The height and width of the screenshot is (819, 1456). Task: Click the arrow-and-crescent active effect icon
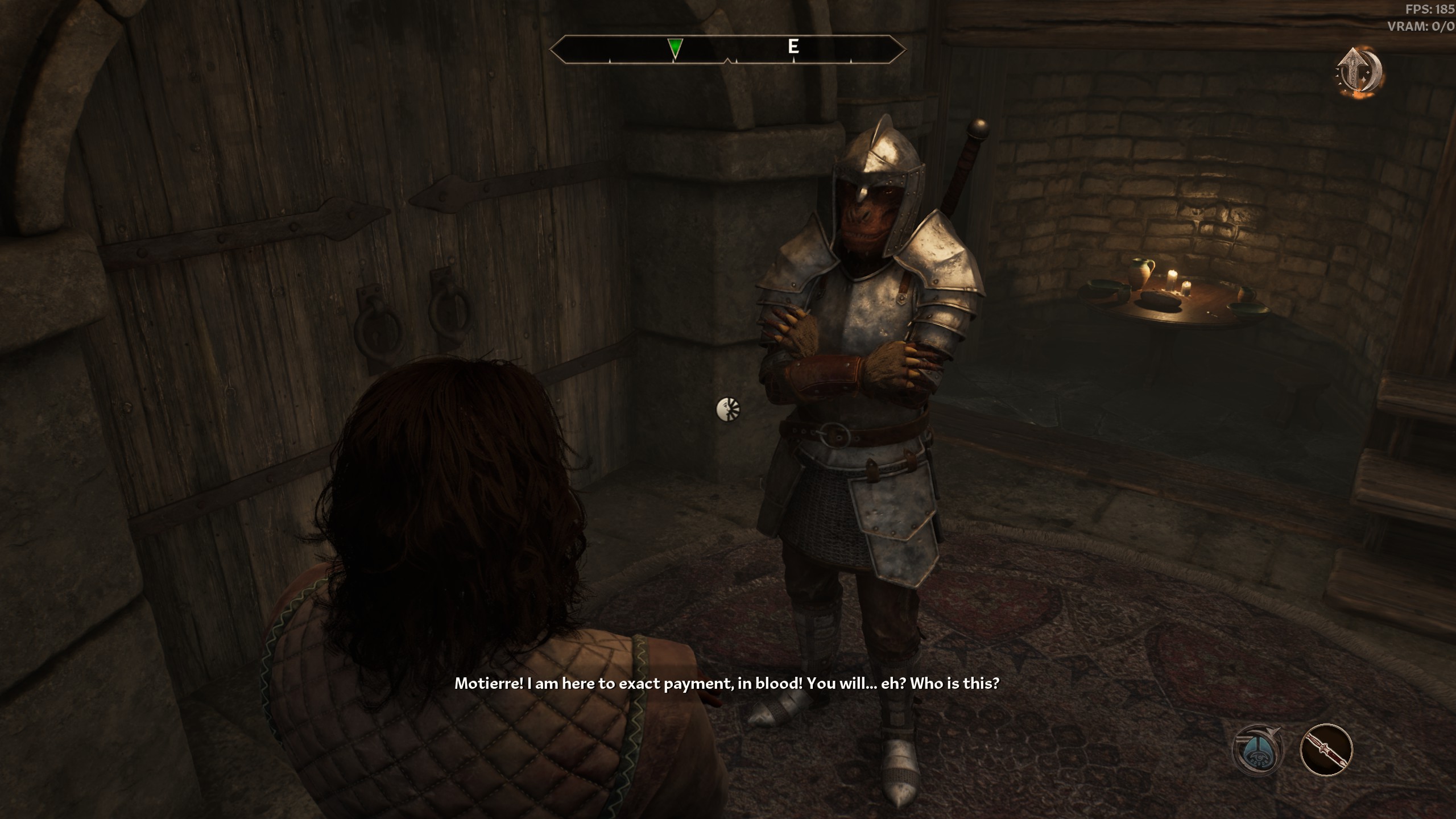(1359, 73)
